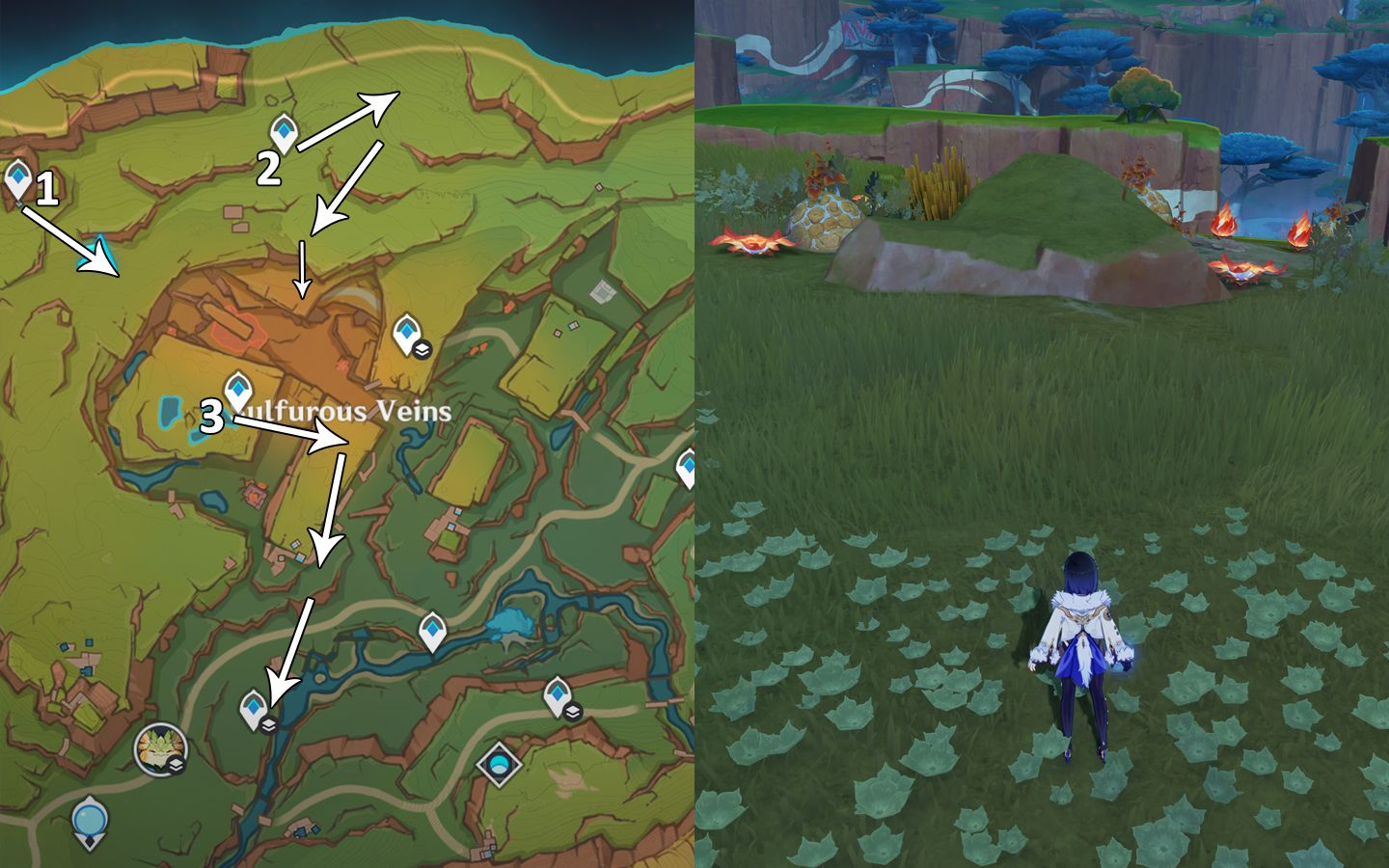Click the number 2 route marker
The image size is (1389, 868).
[268, 168]
